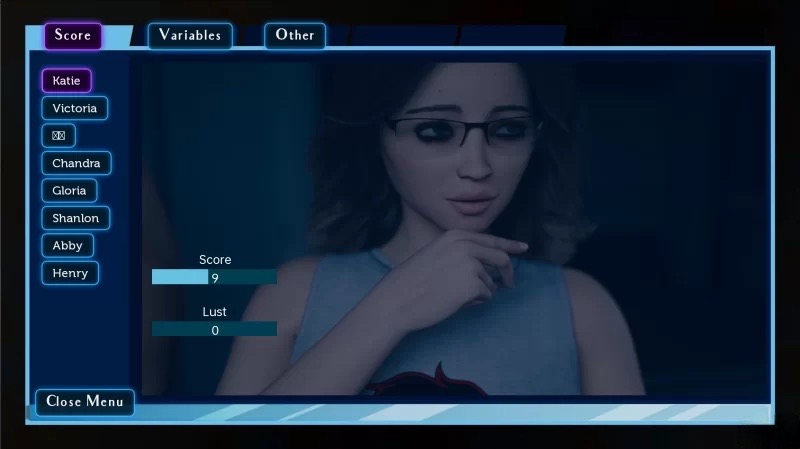The width and height of the screenshot is (800, 449).
Task: Select Chandra's score entry
Action: click(x=76, y=163)
